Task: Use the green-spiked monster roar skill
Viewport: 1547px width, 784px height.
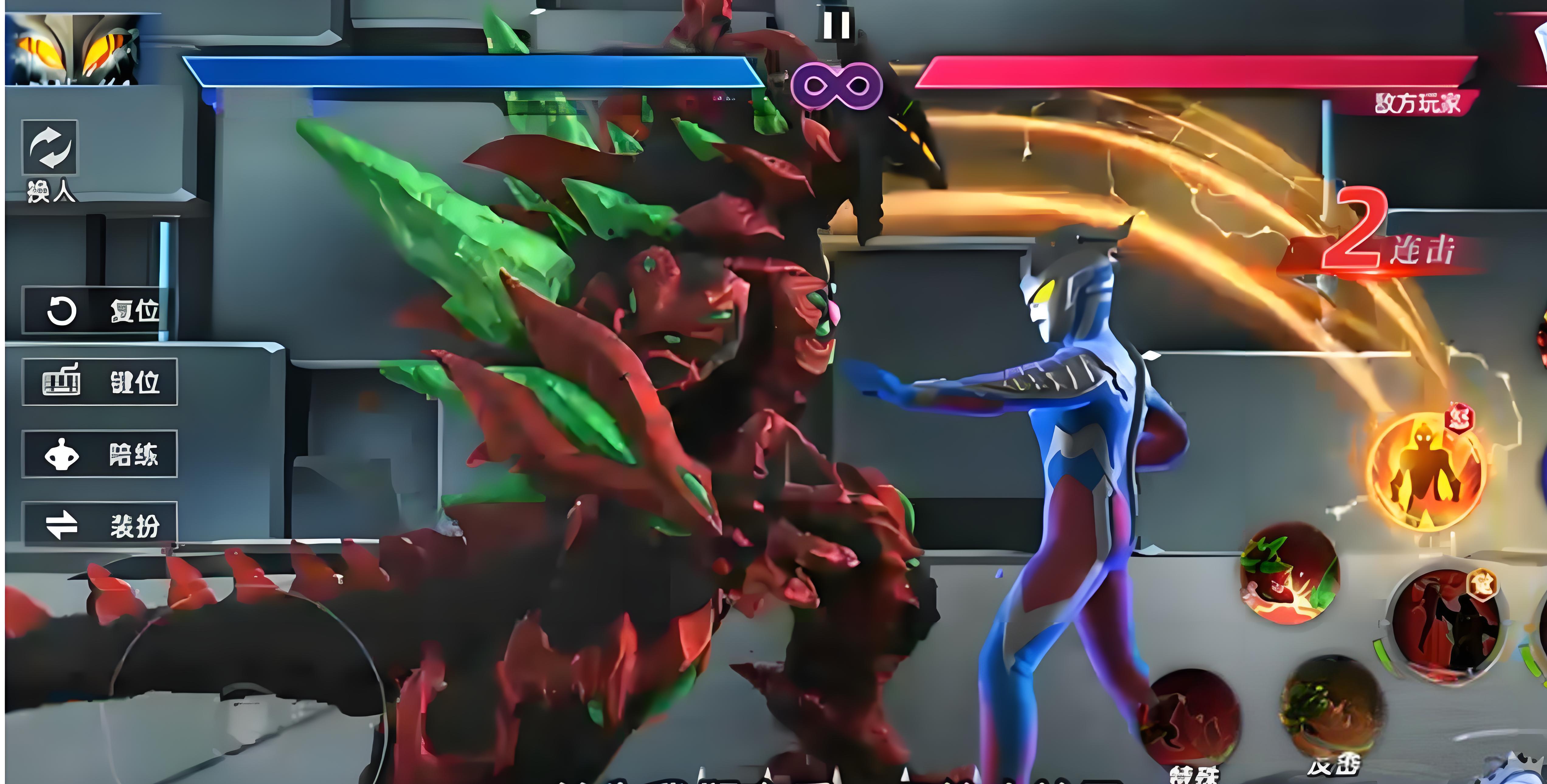Action: tap(1289, 574)
